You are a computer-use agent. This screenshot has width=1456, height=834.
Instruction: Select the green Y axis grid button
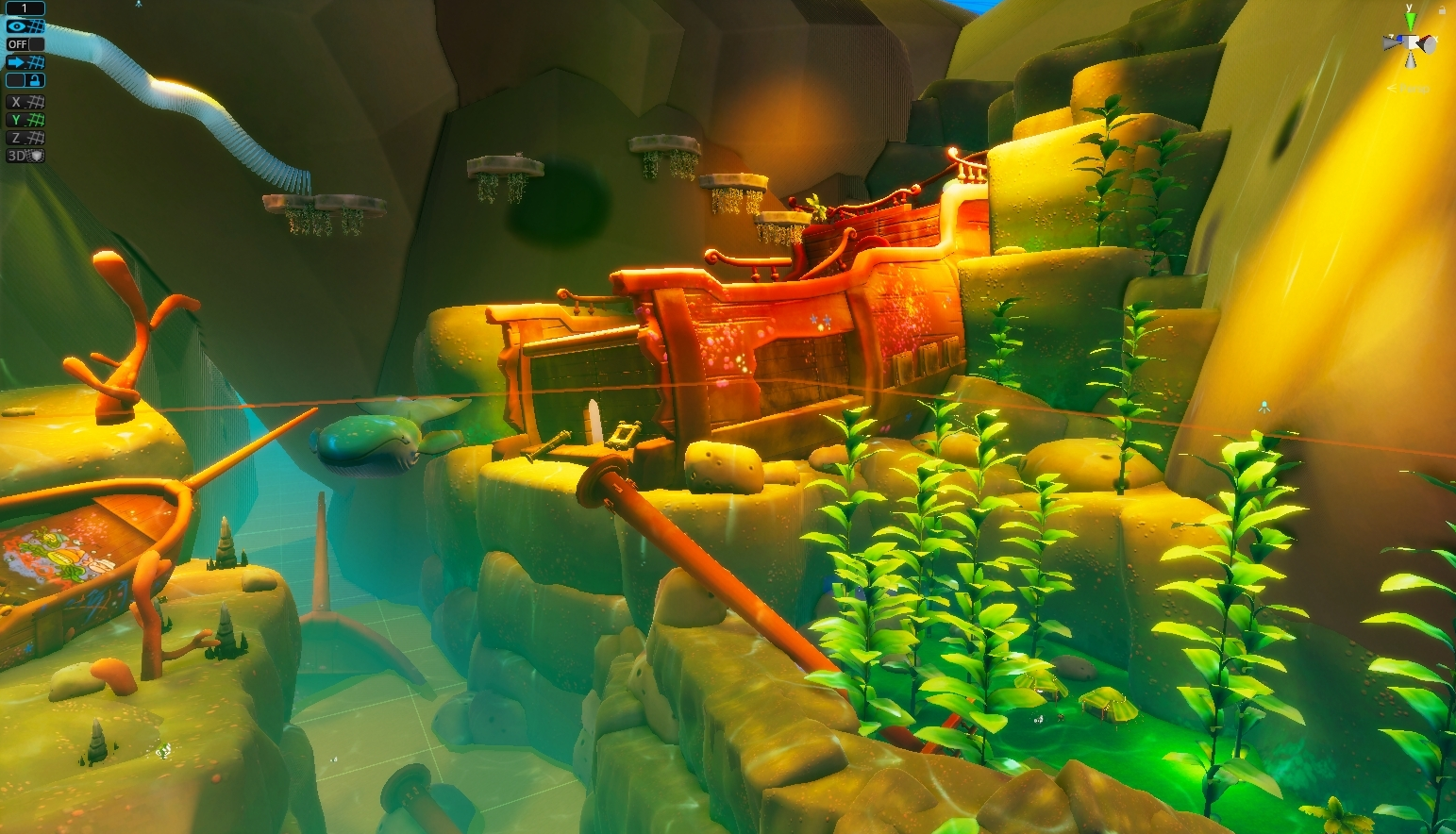click(25, 120)
